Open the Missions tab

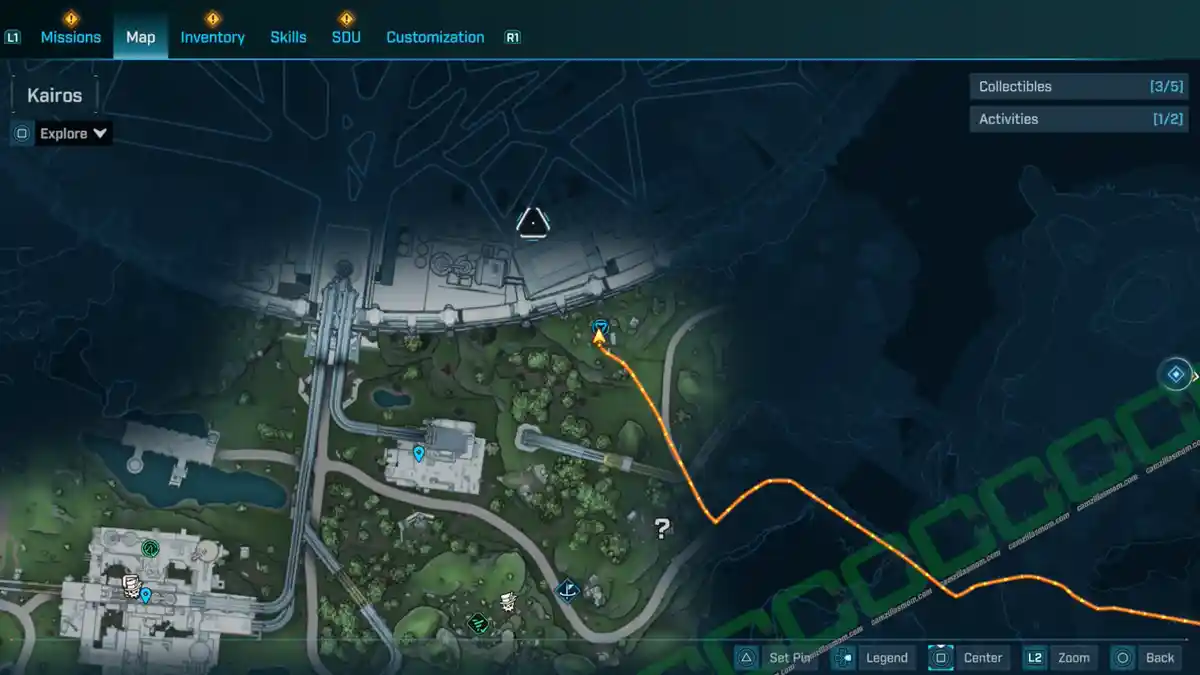(70, 37)
